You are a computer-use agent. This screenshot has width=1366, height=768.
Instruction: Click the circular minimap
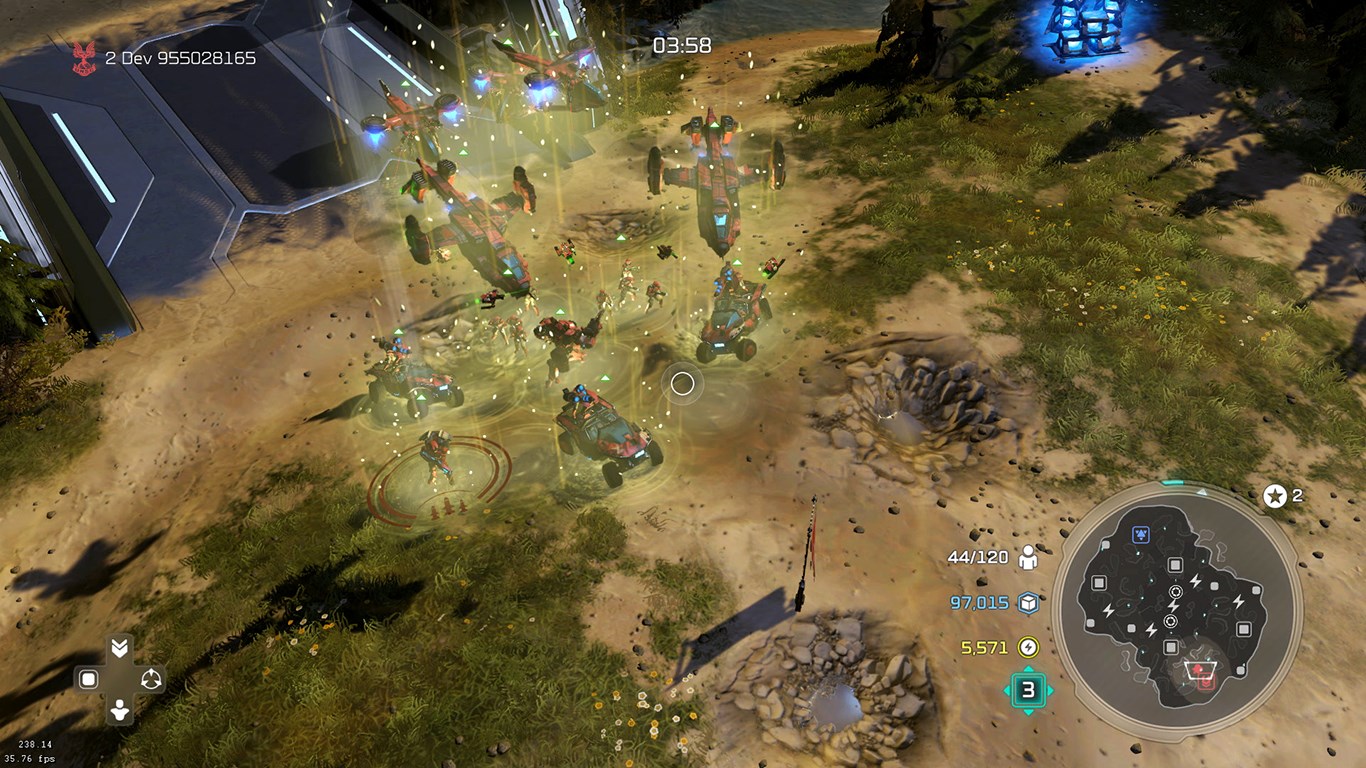1176,612
